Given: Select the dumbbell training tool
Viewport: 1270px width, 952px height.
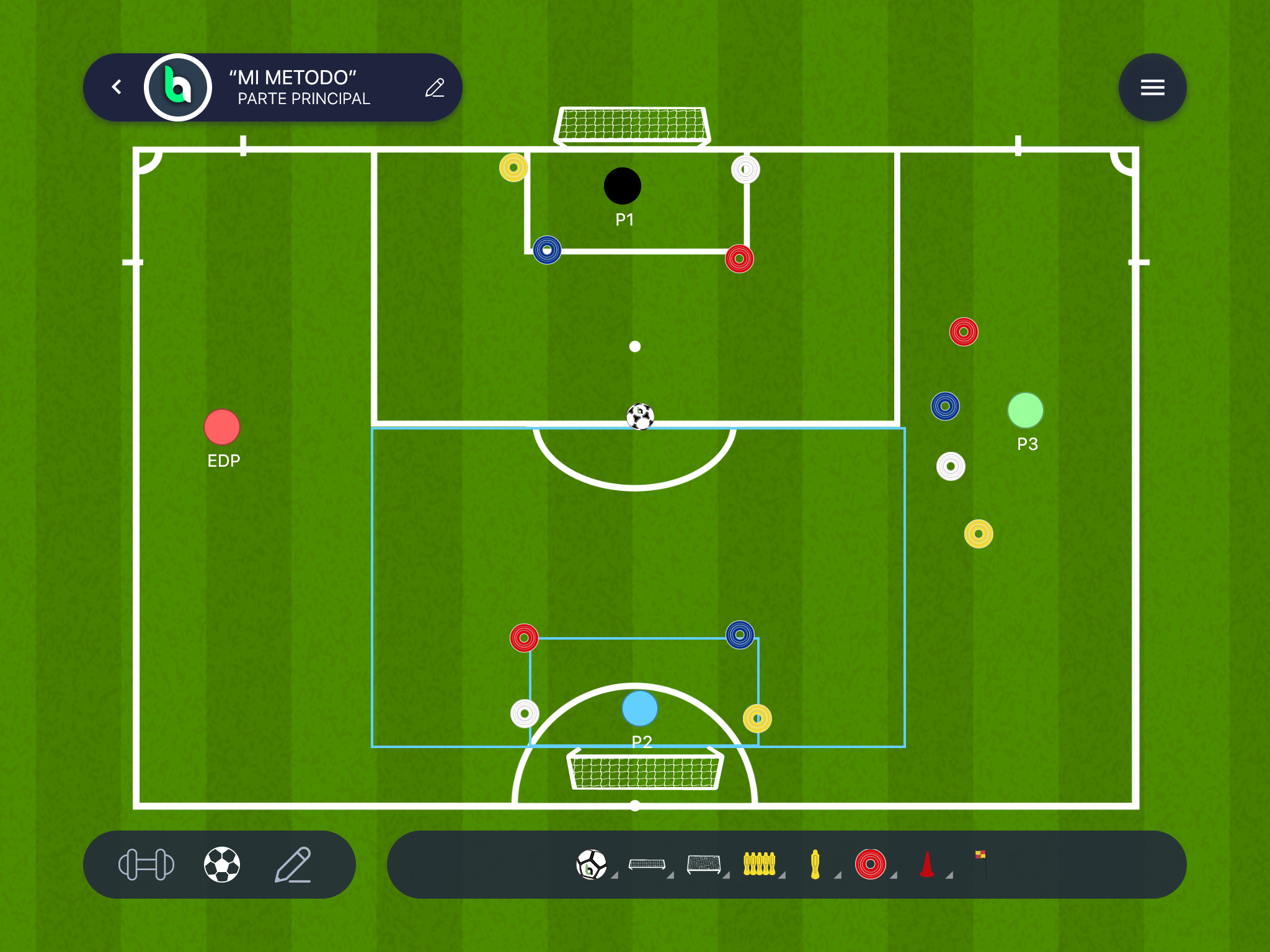Looking at the screenshot, I should [146, 865].
